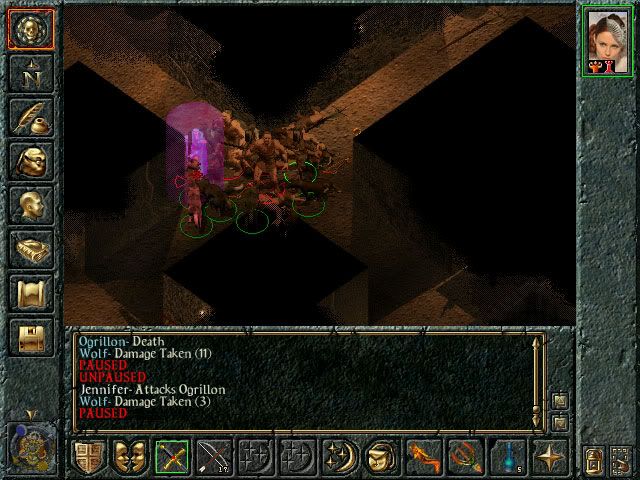Equip the bow with 17 arrows
640x480 pixels.
pyautogui.click(x=215, y=458)
